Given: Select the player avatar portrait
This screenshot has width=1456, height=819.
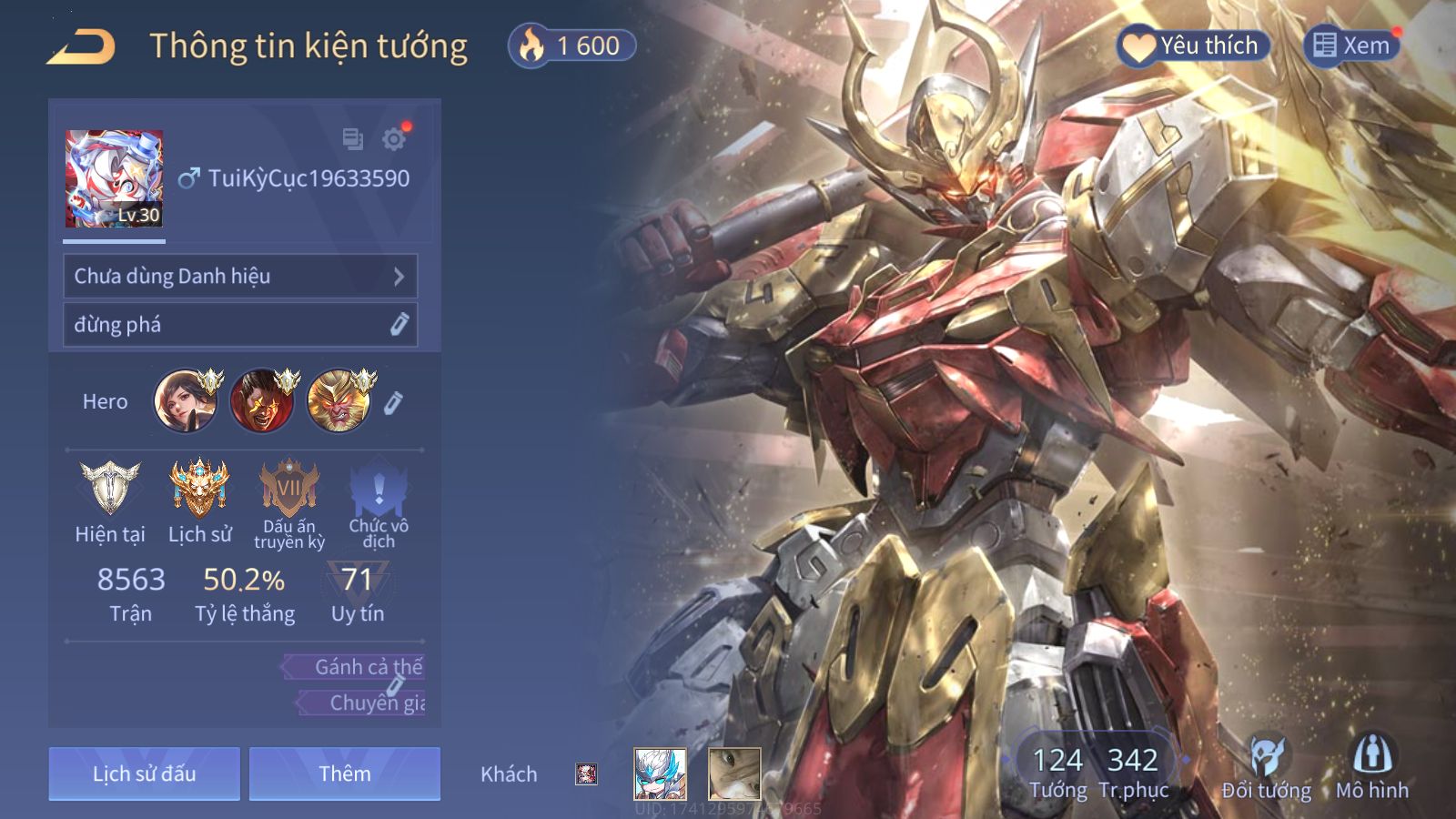Looking at the screenshot, I should click(x=115, y=178).
